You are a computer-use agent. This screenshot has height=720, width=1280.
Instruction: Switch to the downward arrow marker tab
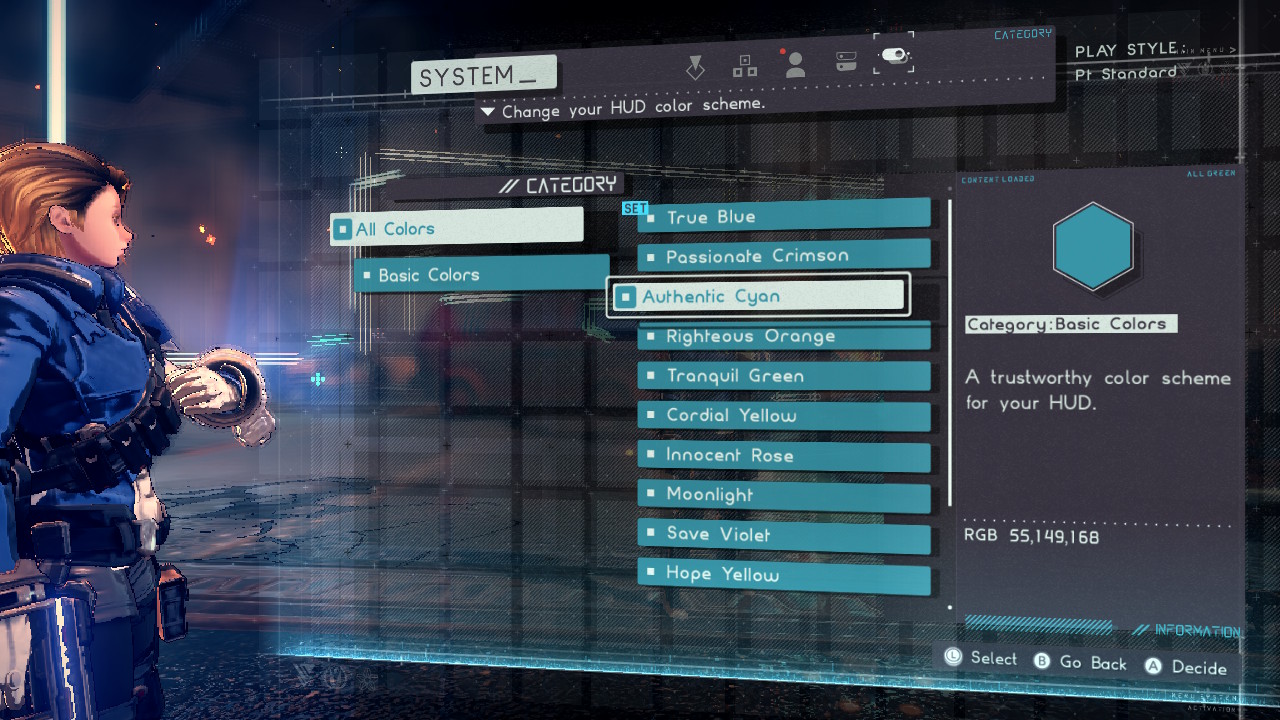pyautogui.click(x=695, y=67)
